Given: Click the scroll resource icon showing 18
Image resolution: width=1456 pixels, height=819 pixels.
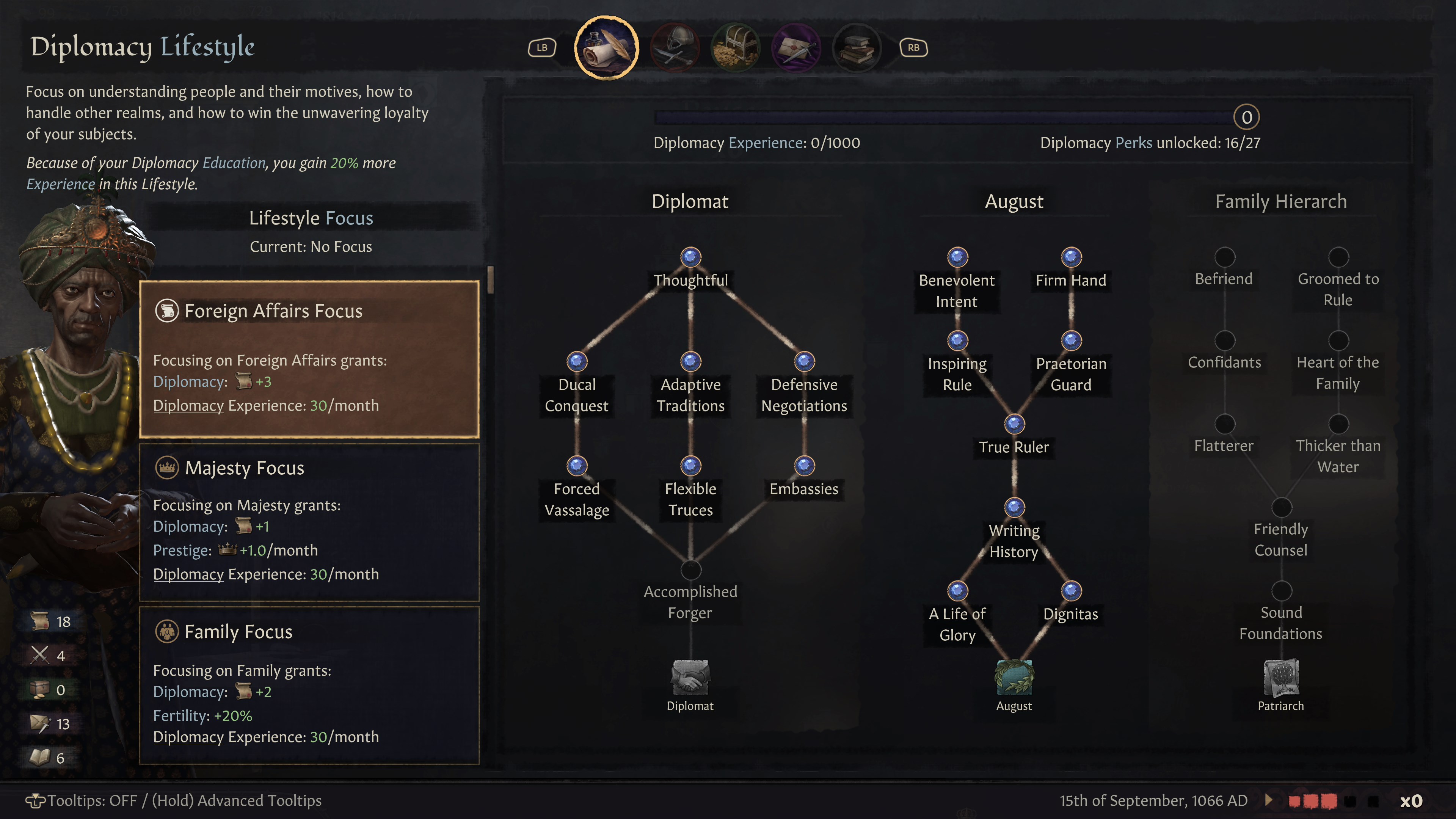Looking at the screenshot, I should (x=41, y=621).
